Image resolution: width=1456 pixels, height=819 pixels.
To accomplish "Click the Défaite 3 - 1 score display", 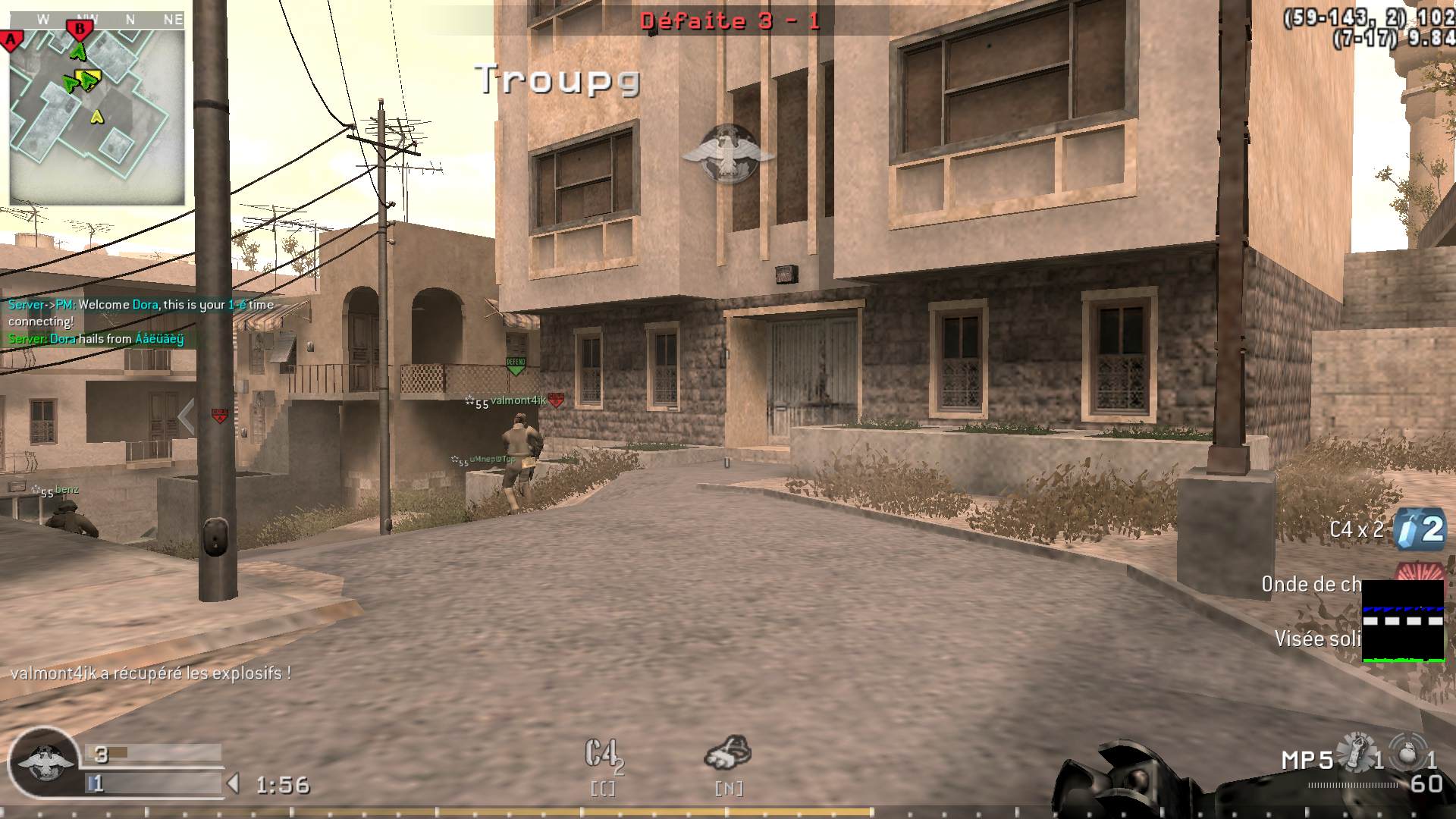I will click(730, 20).
